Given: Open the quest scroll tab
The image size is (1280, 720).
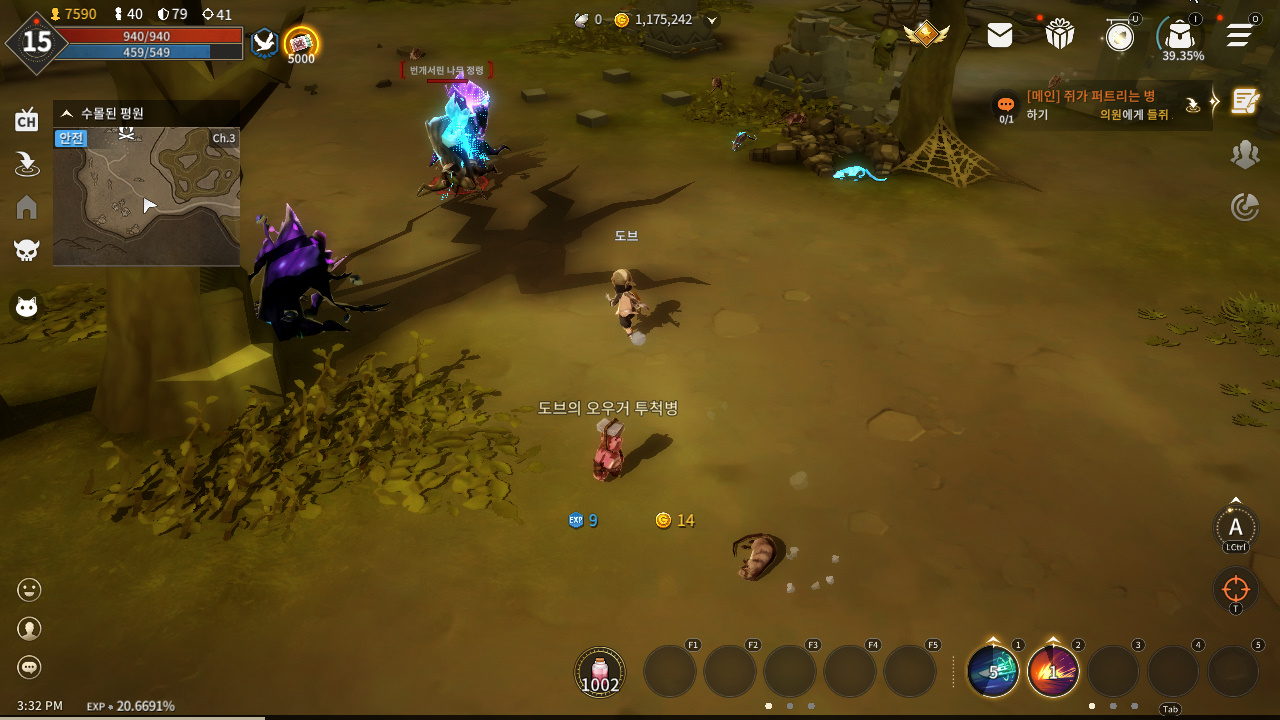Looking at the screenshot, I should [1245, 101].
